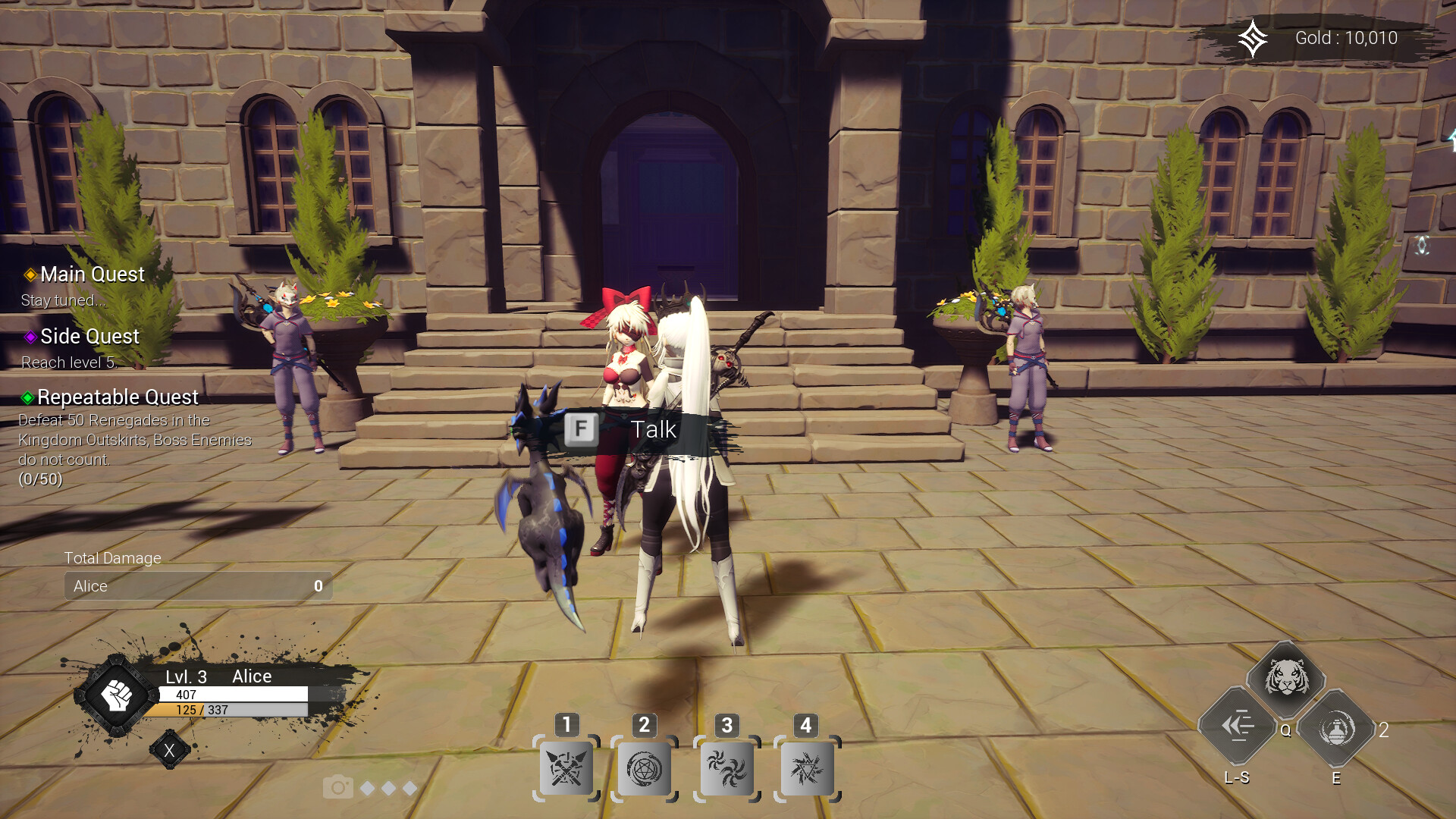Expand the Main Quest tracker entry

tap(91, 275)
